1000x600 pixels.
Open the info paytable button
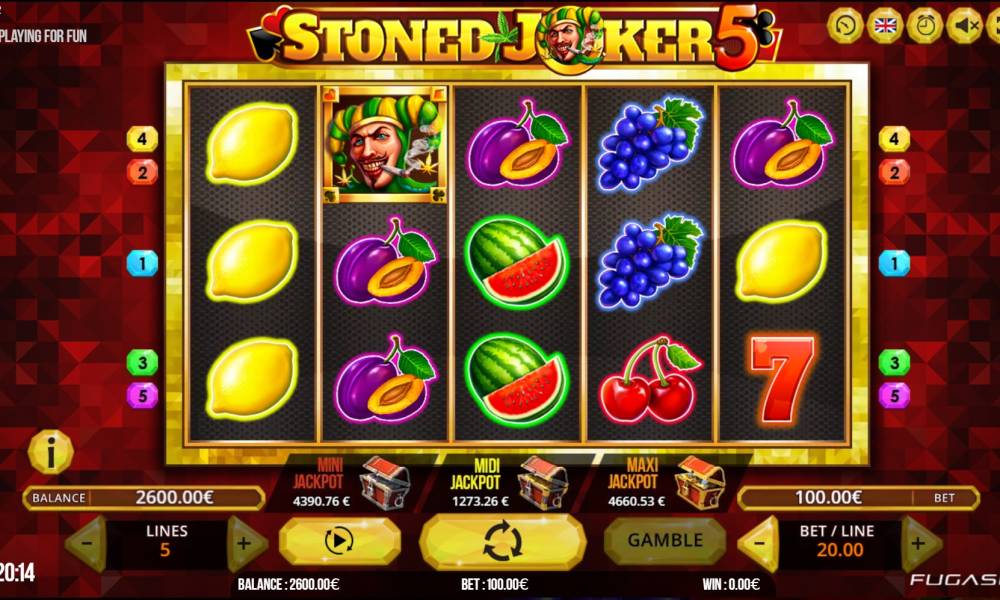tap(50, 453)
